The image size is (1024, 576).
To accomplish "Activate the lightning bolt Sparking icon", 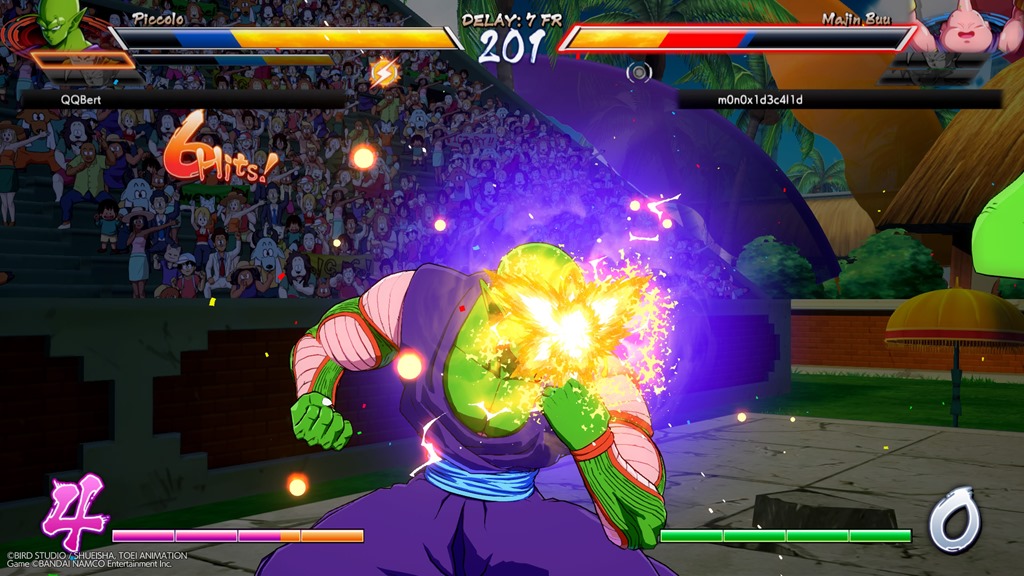I will click(384, 72).
